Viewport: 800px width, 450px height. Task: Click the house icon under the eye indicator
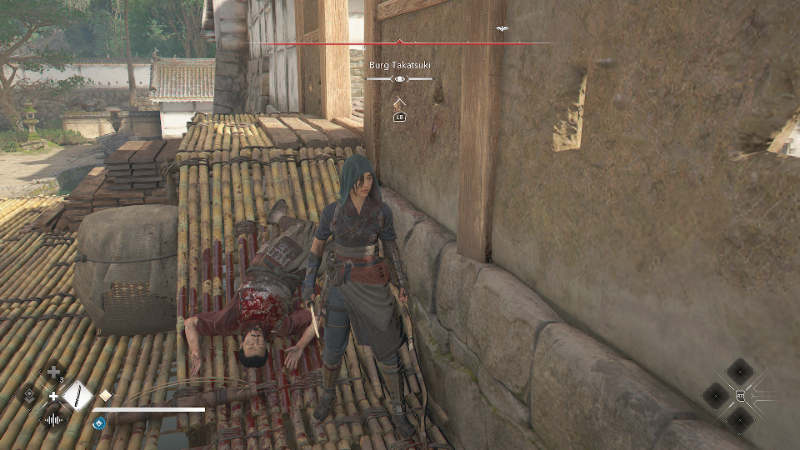tap(400, 101)
